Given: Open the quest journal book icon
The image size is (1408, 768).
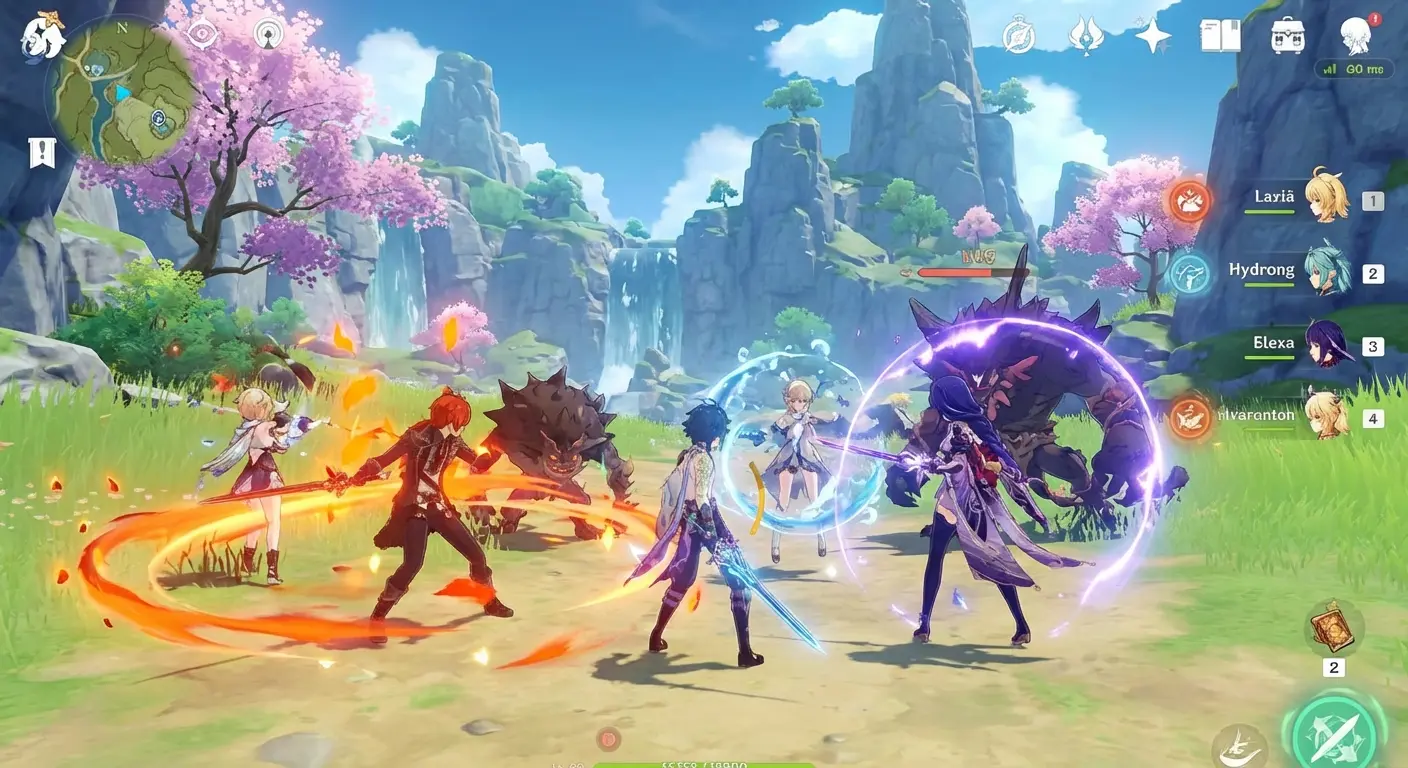Looking at the screenshot, I should click(x=1220, y=35).
